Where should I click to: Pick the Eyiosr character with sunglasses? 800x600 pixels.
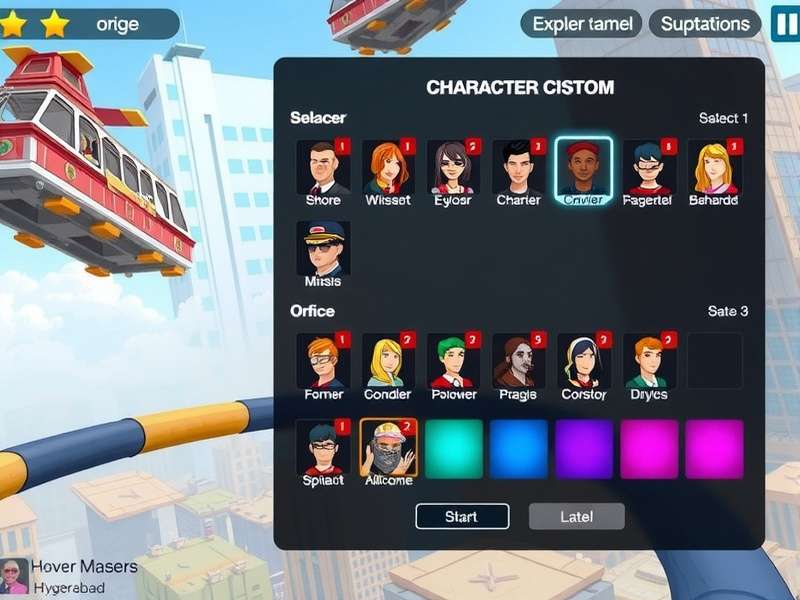(453, 167)
